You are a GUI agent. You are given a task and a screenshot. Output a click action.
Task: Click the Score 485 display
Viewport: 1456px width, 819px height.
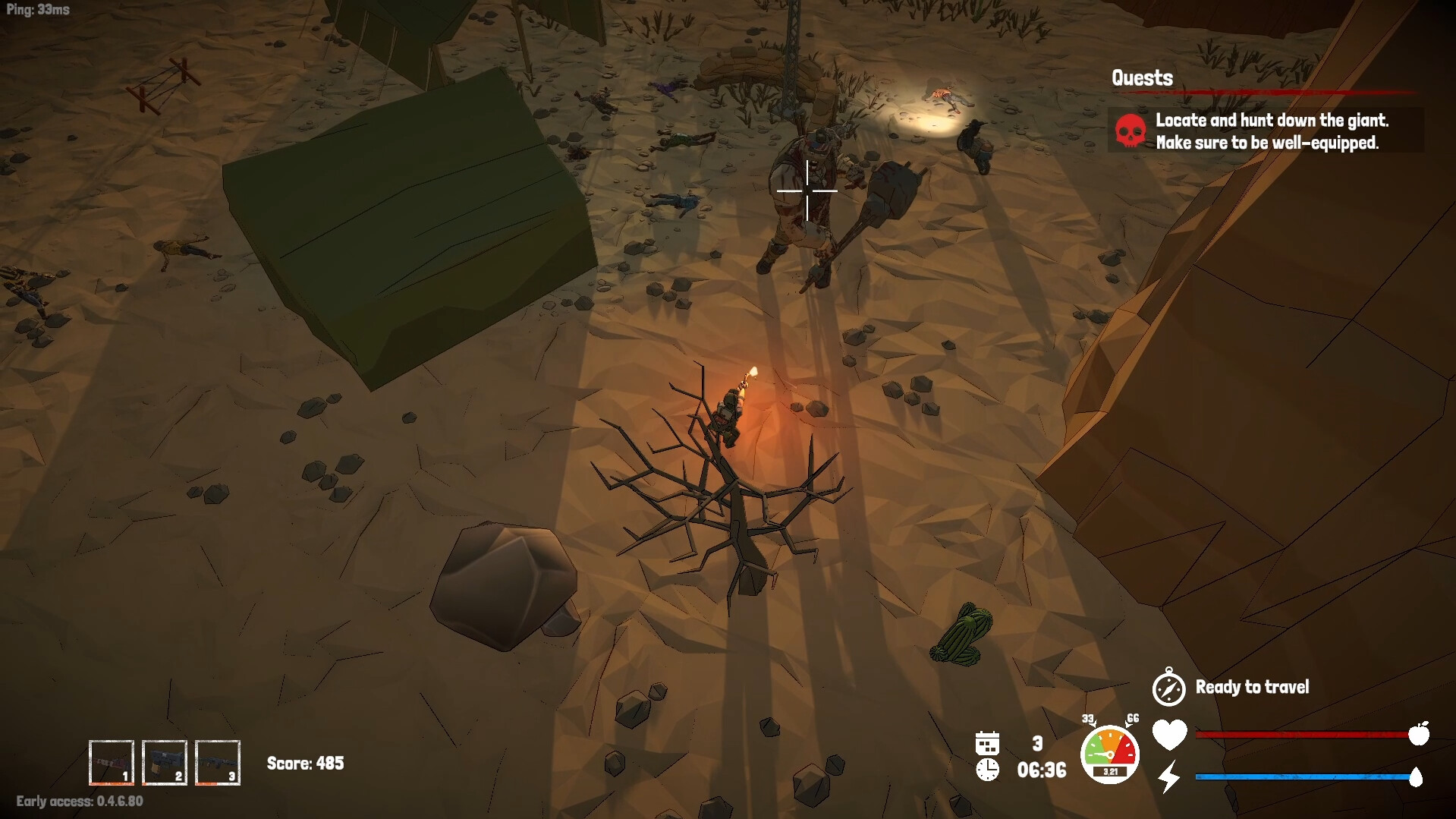point(305,764)
